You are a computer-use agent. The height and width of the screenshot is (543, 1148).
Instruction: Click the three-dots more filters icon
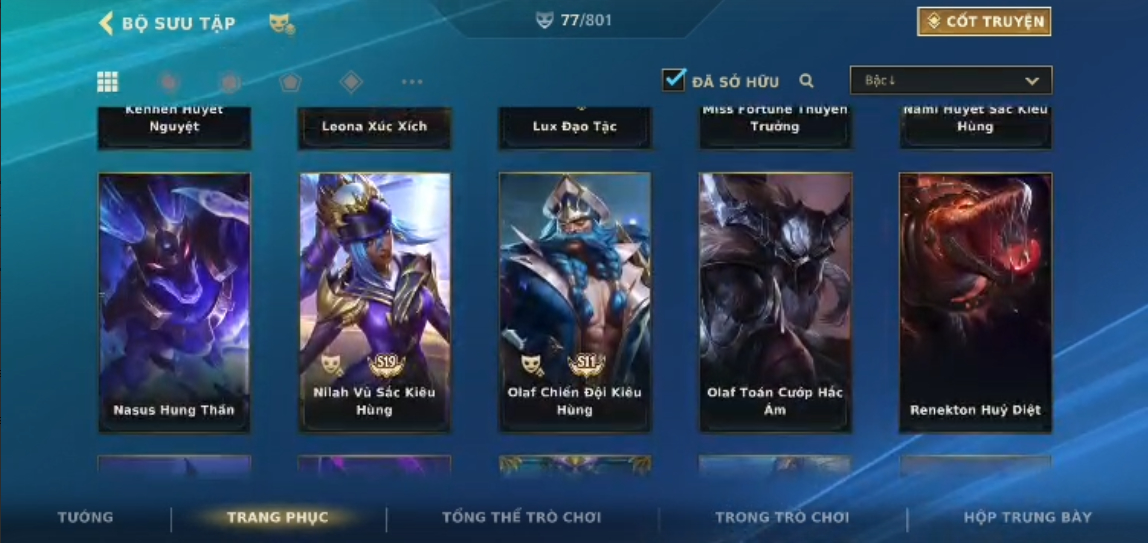pyautogui.click(x=412, y=82)
